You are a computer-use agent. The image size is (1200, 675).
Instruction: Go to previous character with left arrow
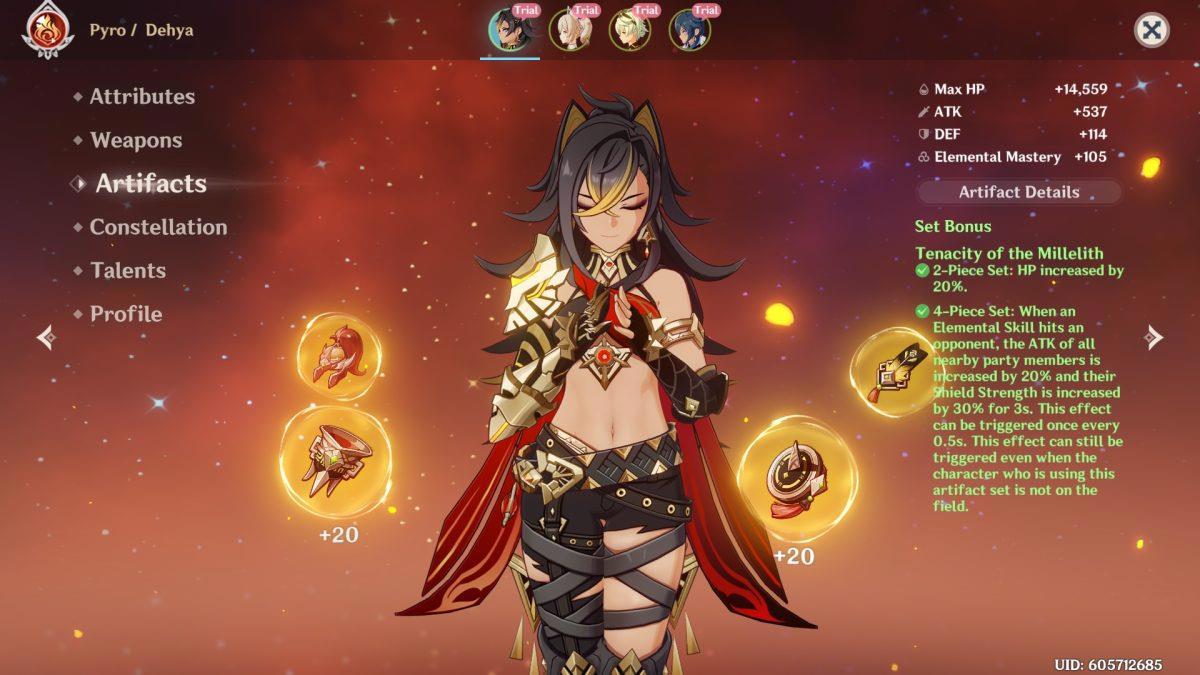coord(46,337)
